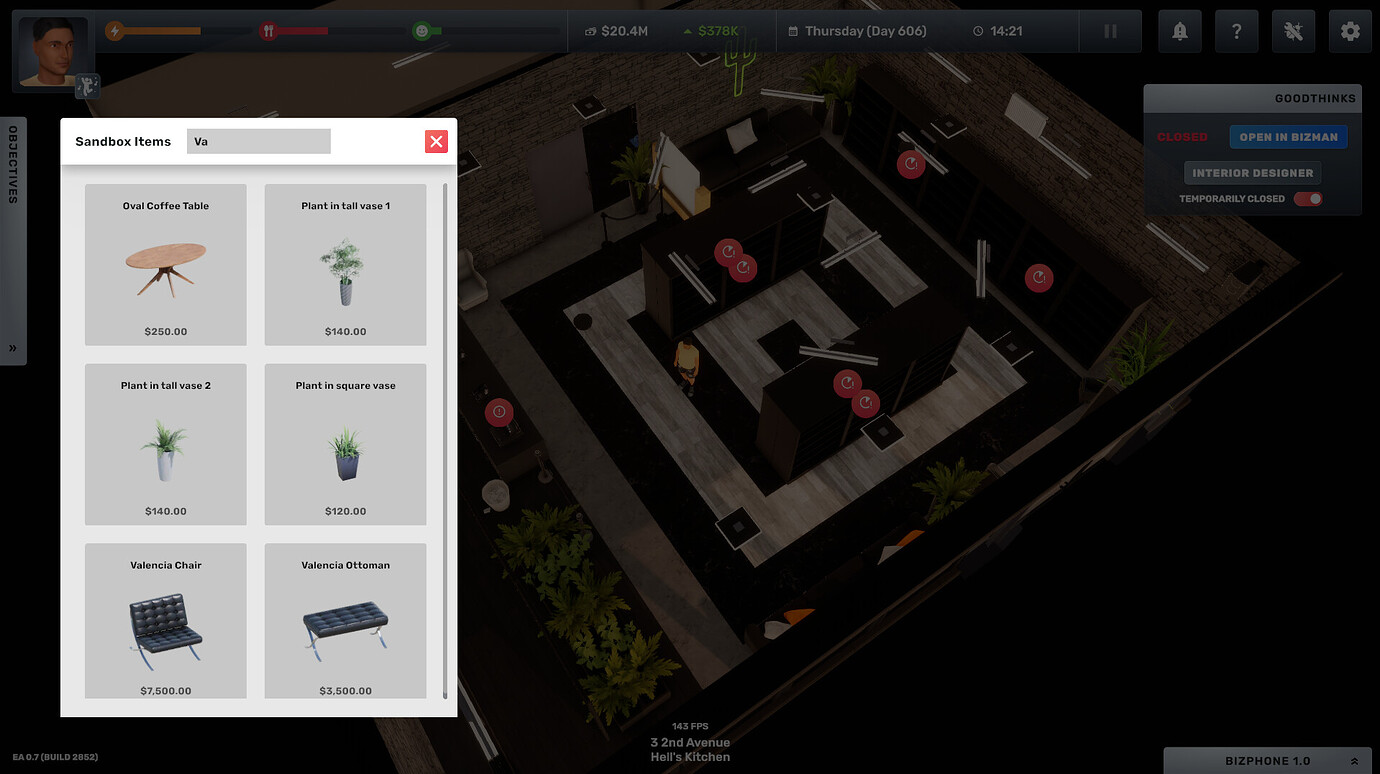Click the green happiness smiley icon

tap(423, 31)
